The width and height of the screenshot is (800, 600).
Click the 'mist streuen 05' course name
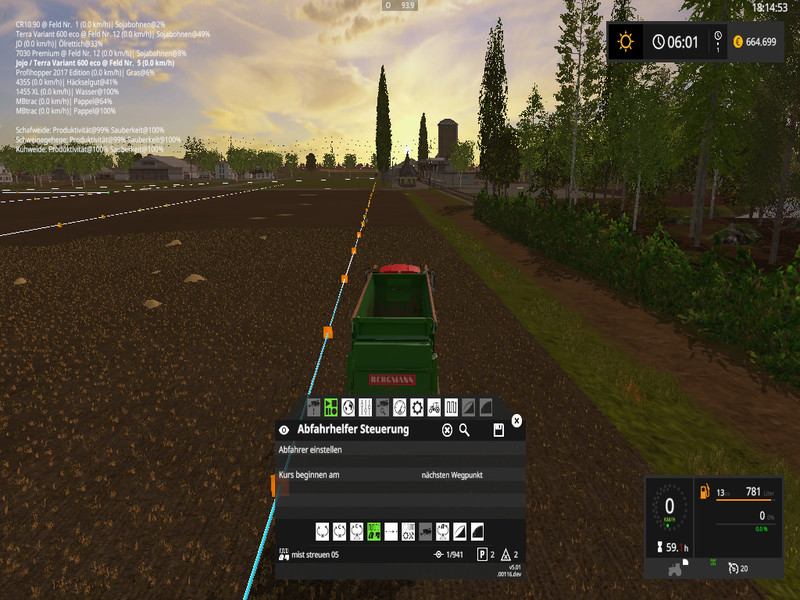(x=316, y=555)
